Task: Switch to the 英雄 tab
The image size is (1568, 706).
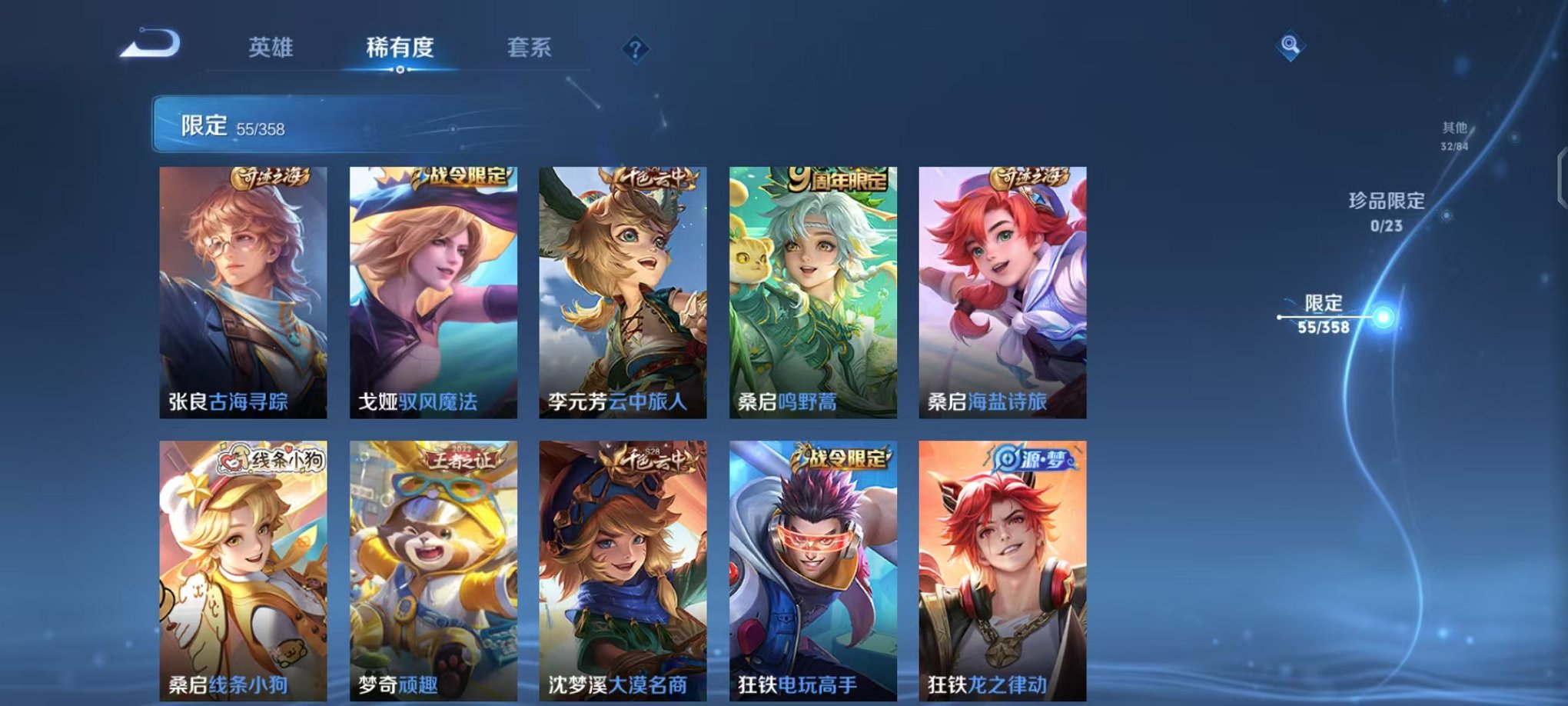Action: pos(273,48)
